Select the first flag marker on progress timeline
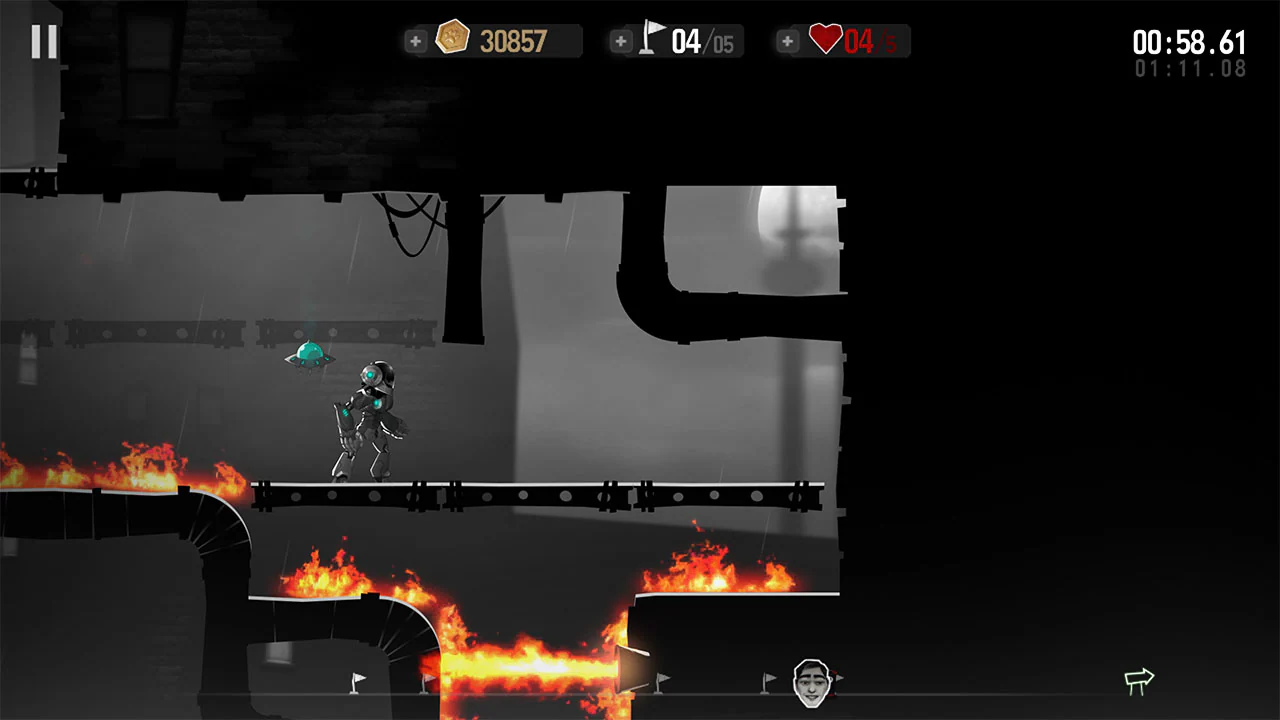 pyautogui.click(x=358, y=682)
